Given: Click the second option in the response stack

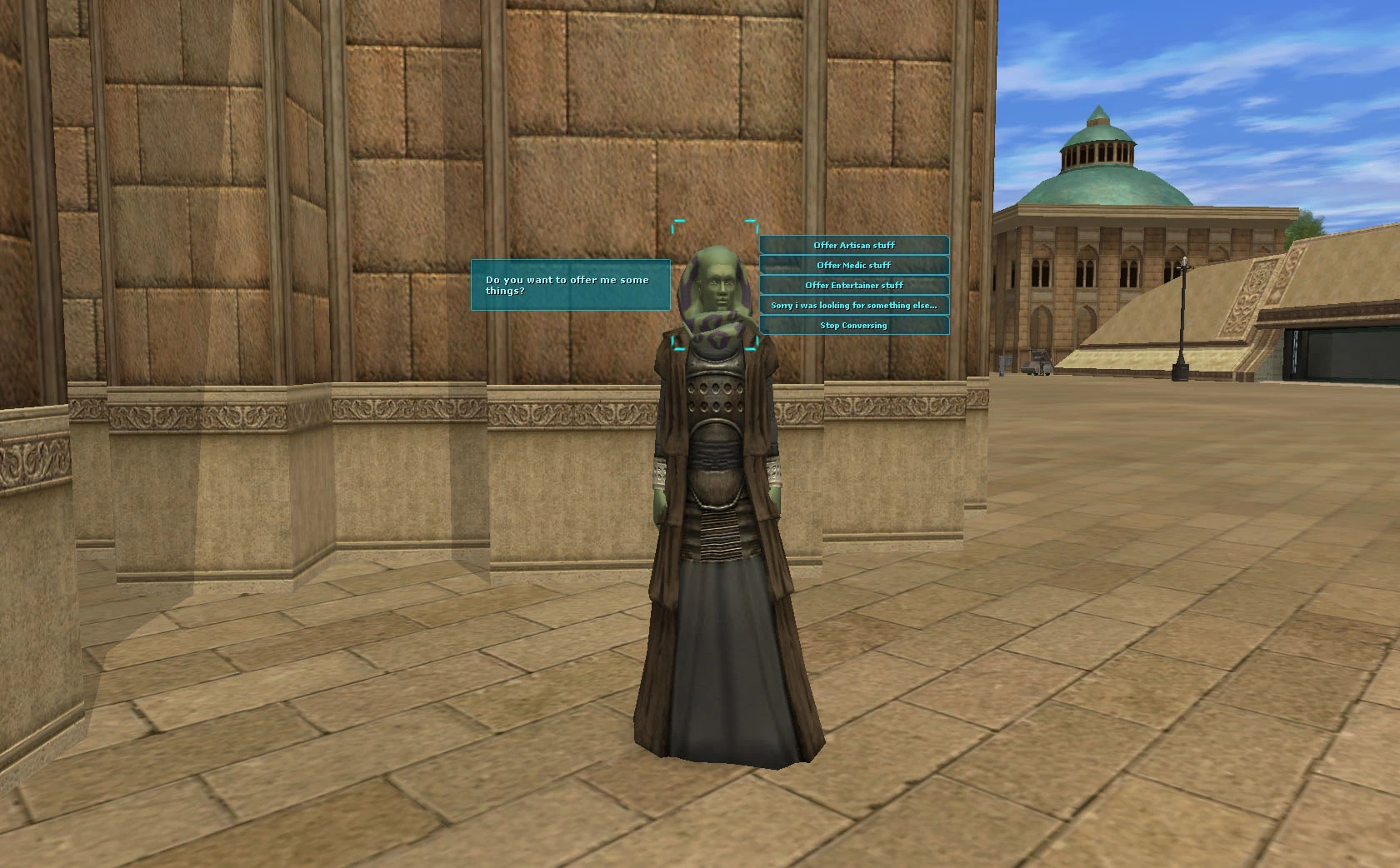Looking at the screenshot, I should 854,265.
